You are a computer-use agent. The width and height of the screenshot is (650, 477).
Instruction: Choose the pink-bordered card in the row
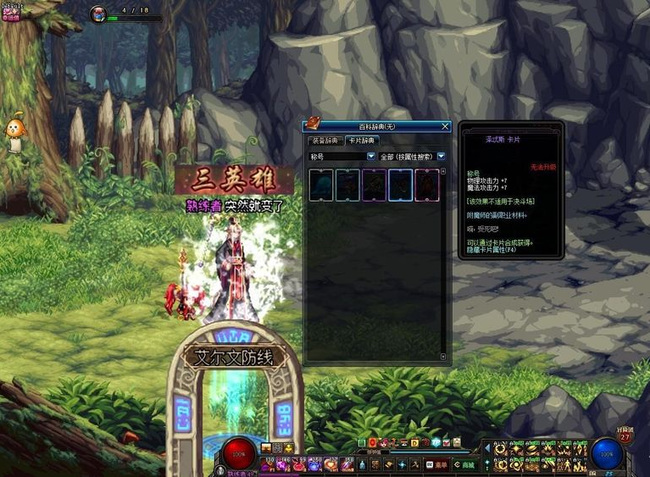(x=427, y=183)
